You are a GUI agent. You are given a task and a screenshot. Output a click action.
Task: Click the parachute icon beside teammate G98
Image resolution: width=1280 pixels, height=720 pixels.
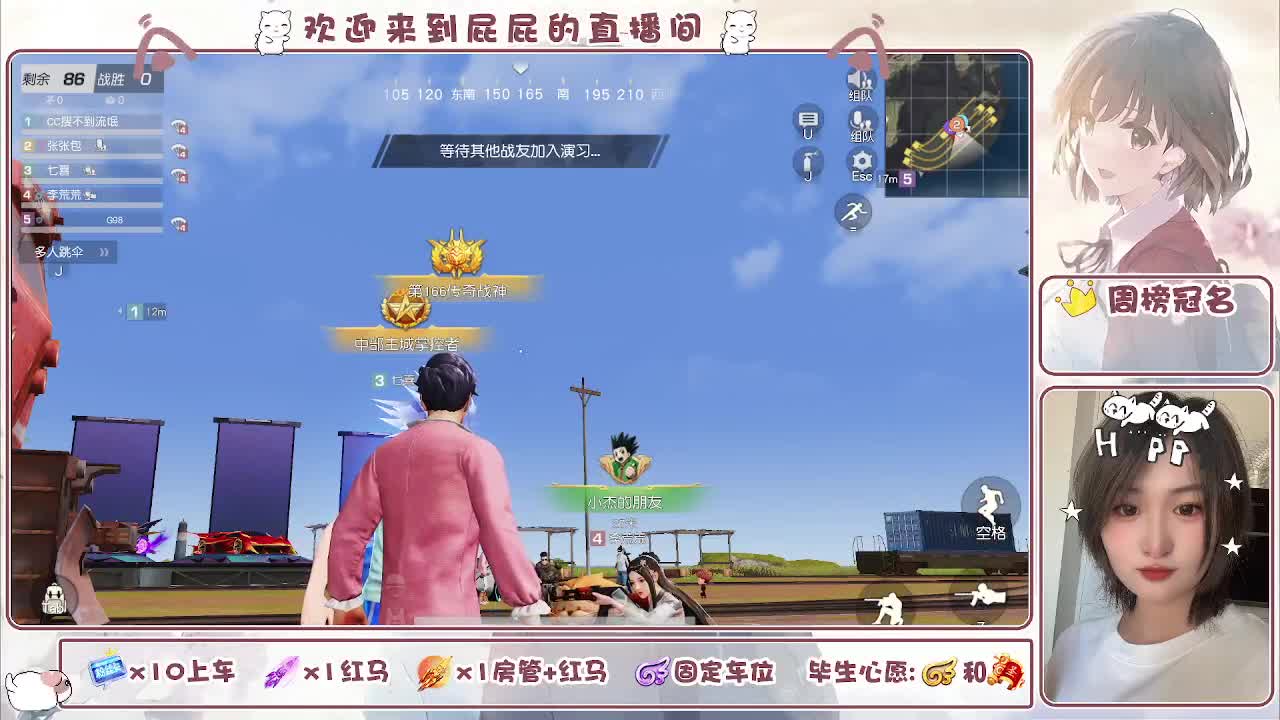pos(179,224)
